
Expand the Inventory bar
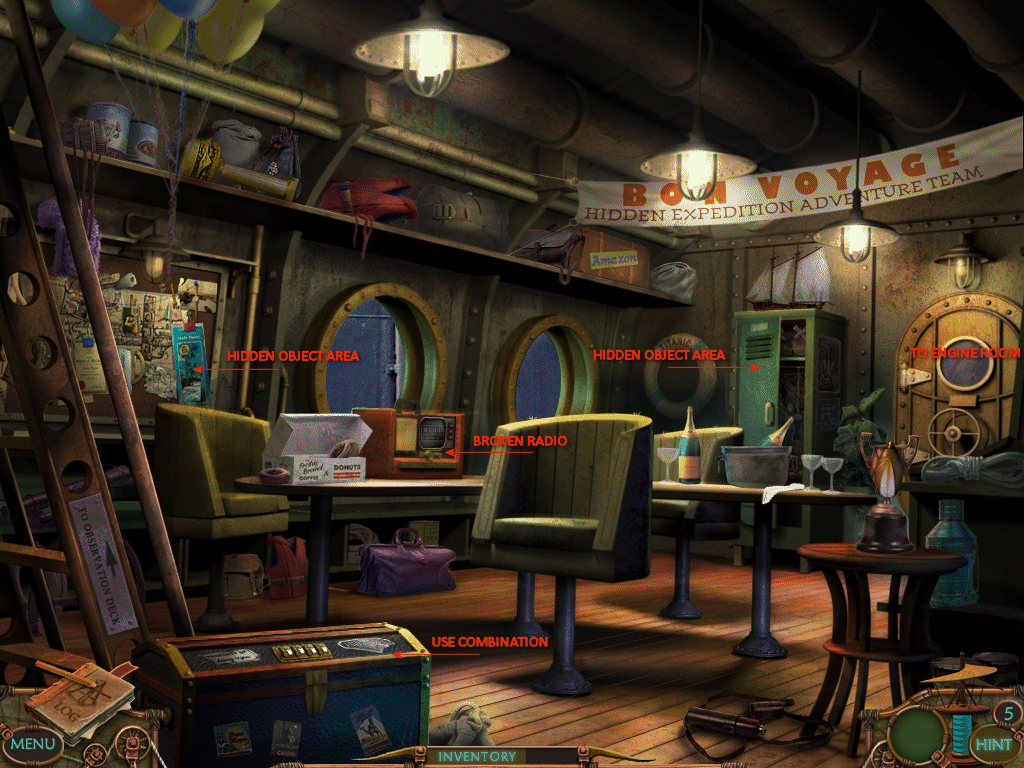click(x=477, y=757)
